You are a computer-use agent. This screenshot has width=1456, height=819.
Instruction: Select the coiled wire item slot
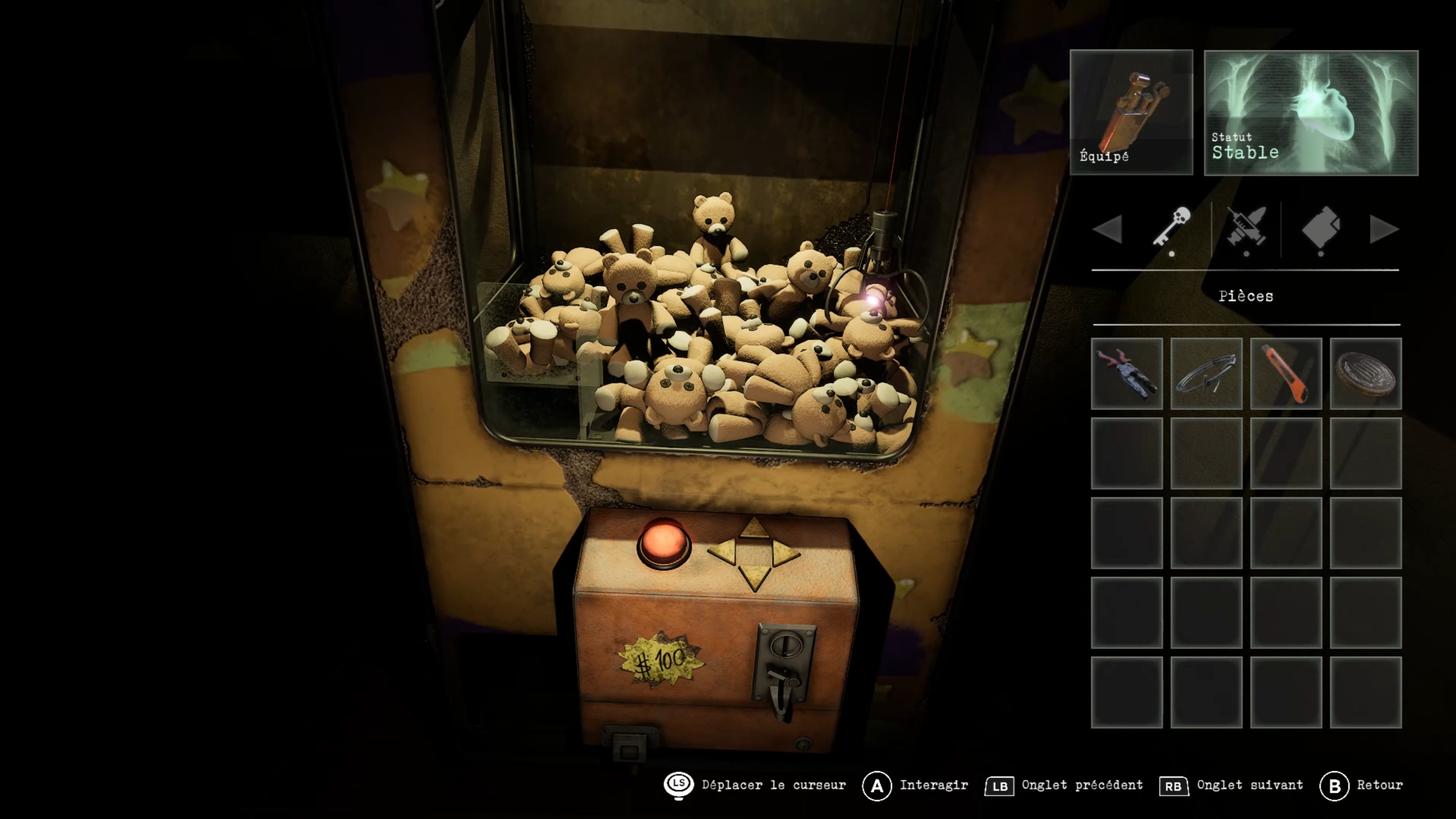coord(1206,373)
